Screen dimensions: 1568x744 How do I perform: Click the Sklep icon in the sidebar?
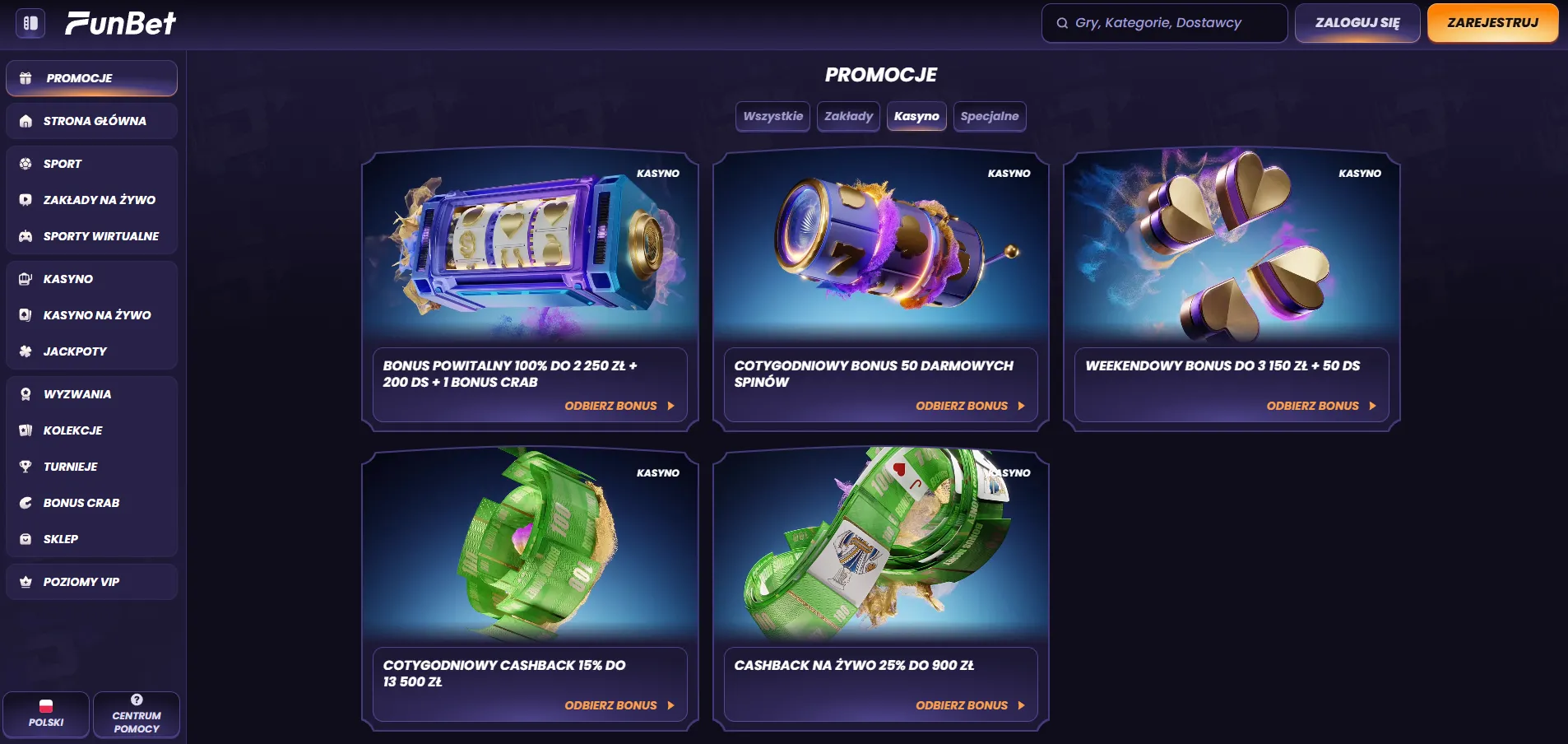[x=26, y=539]
